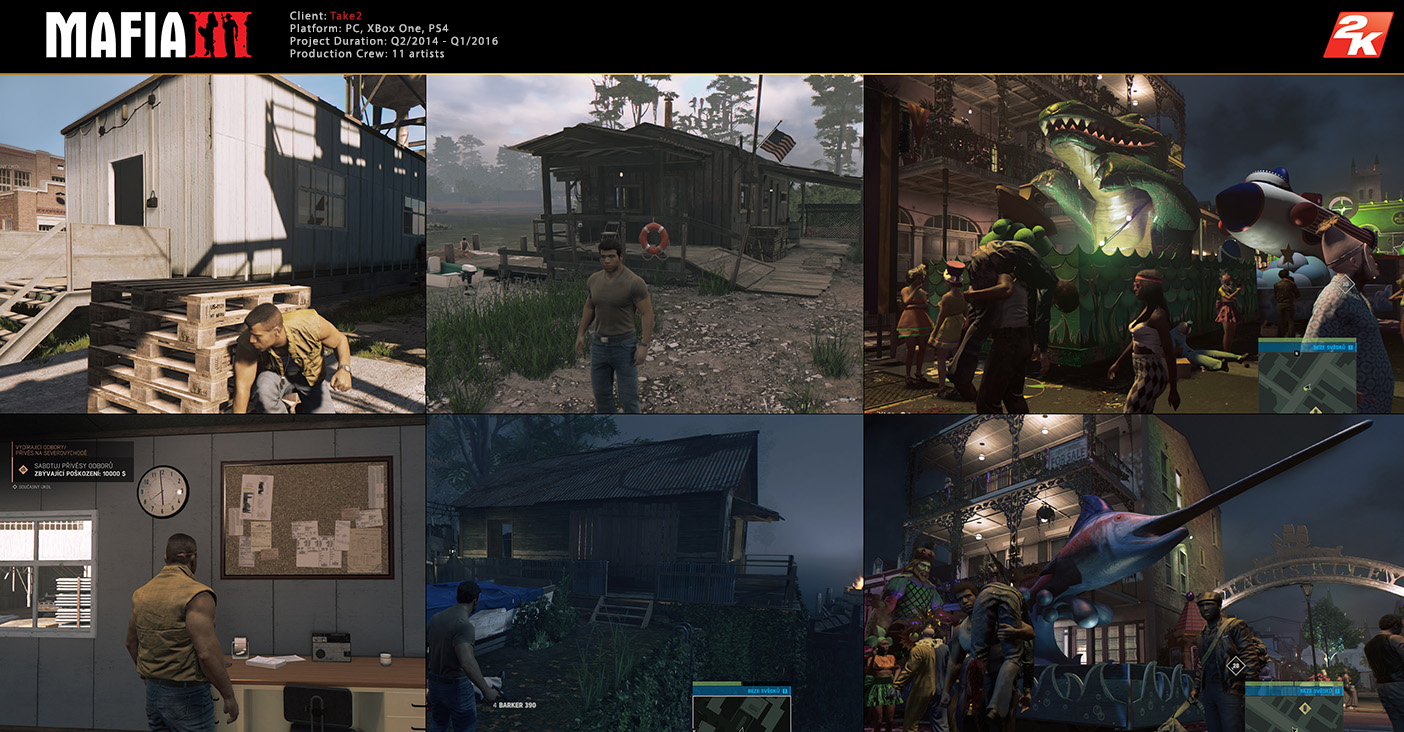The image size is (1404, 732).
Task: Click the yellow diamond marker on the swordfish minimap
Action: (1304, 708)
